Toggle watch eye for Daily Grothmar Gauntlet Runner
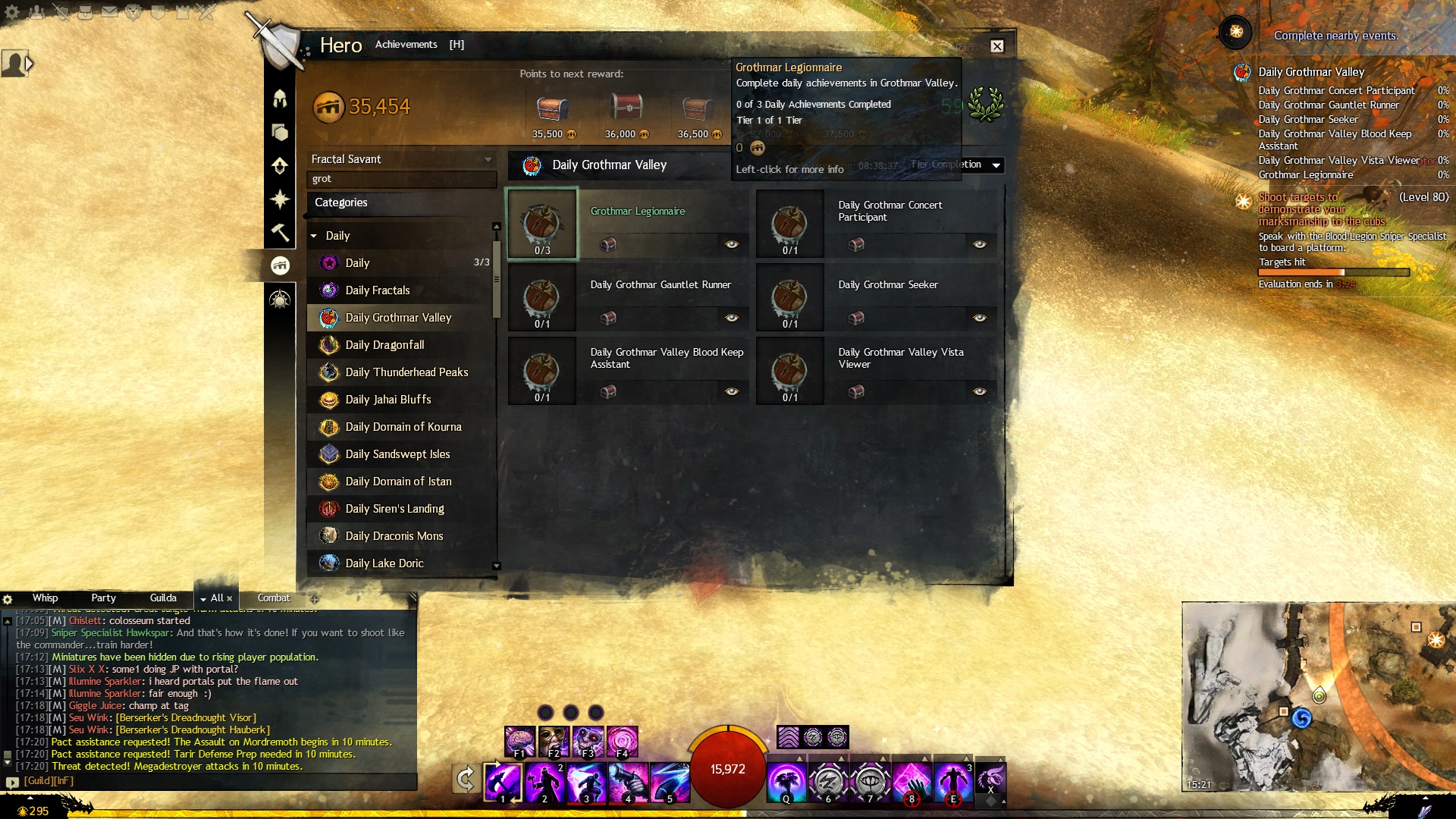This screenshot has width=1456, height=819. (731, 318)
